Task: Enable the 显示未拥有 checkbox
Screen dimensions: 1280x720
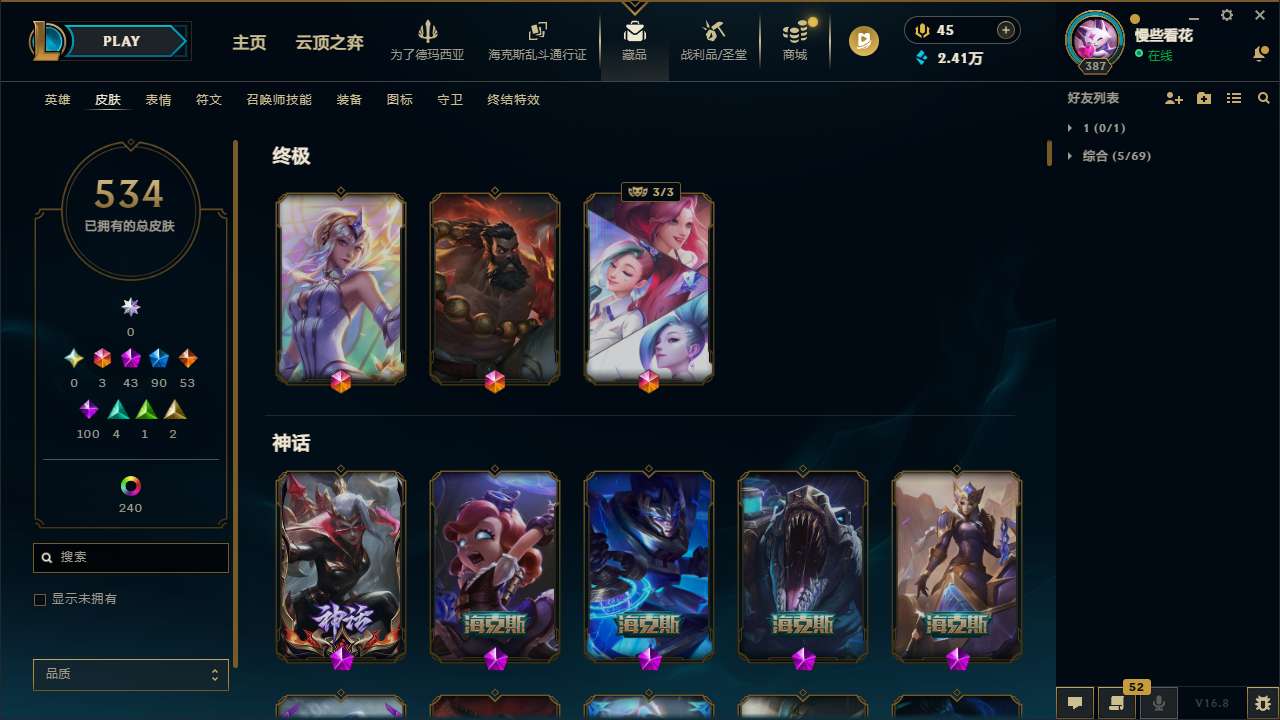Action: pos(40,599)
